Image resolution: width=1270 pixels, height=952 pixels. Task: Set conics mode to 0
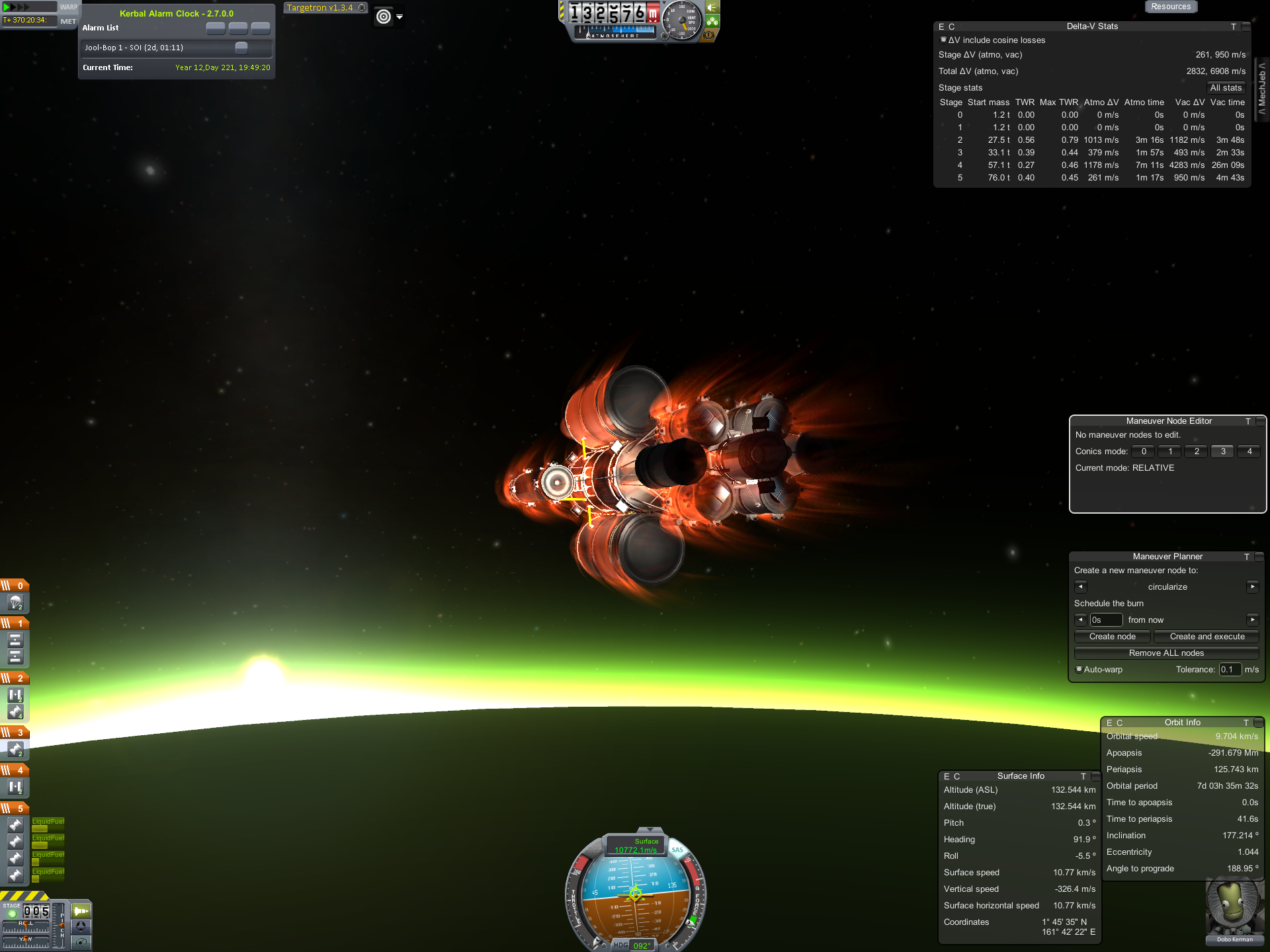click(1143, 452)
